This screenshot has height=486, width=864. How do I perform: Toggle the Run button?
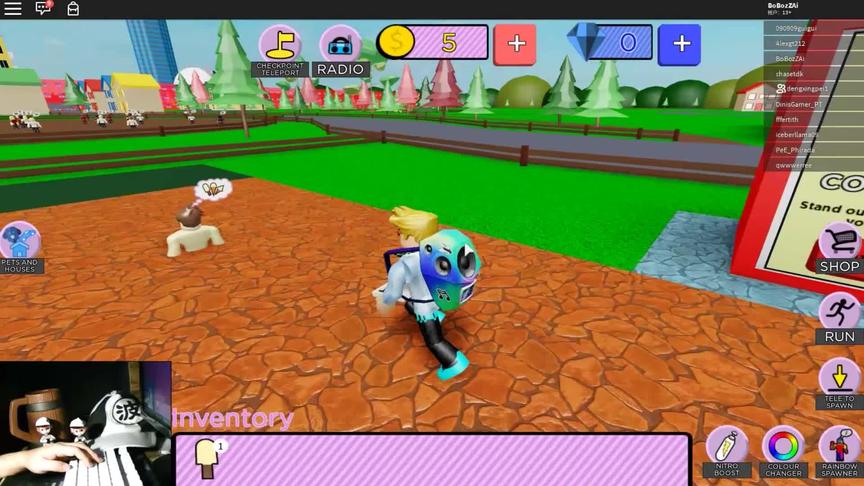pos(839,318)
